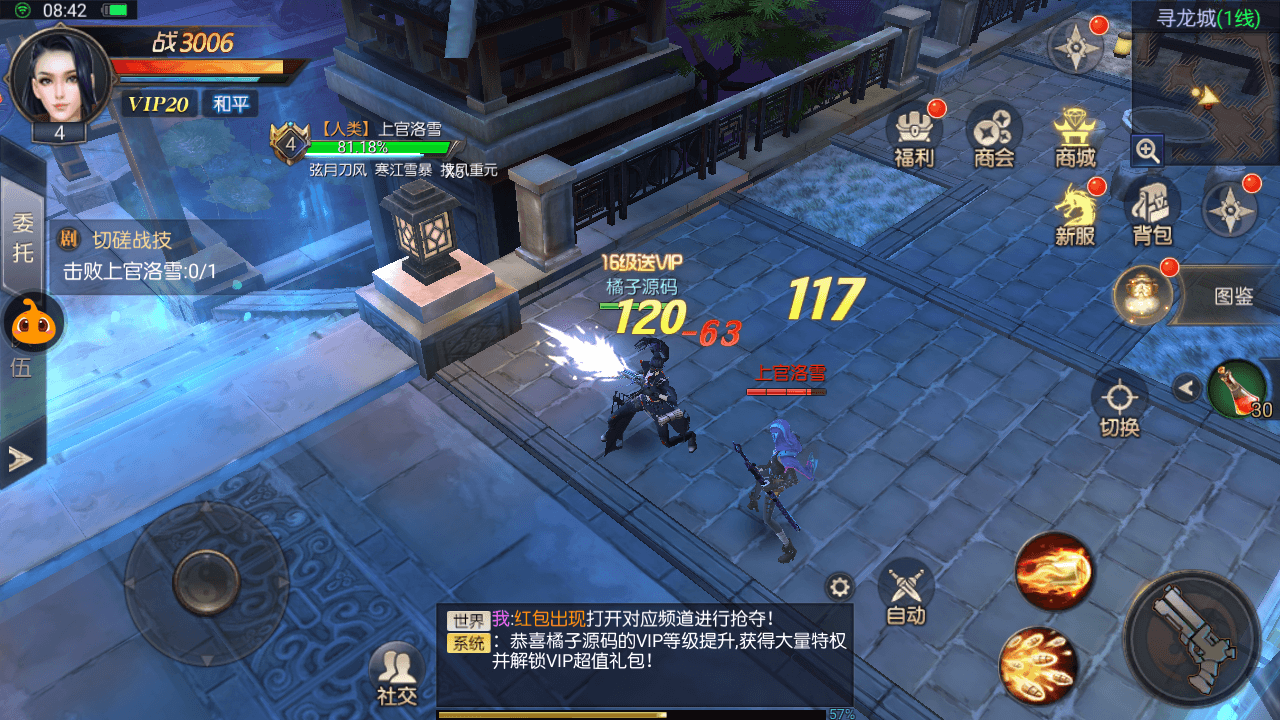Open the 新服 new server event
1280x720 pixels.
pyautogui.click(x=1075, y=213)
